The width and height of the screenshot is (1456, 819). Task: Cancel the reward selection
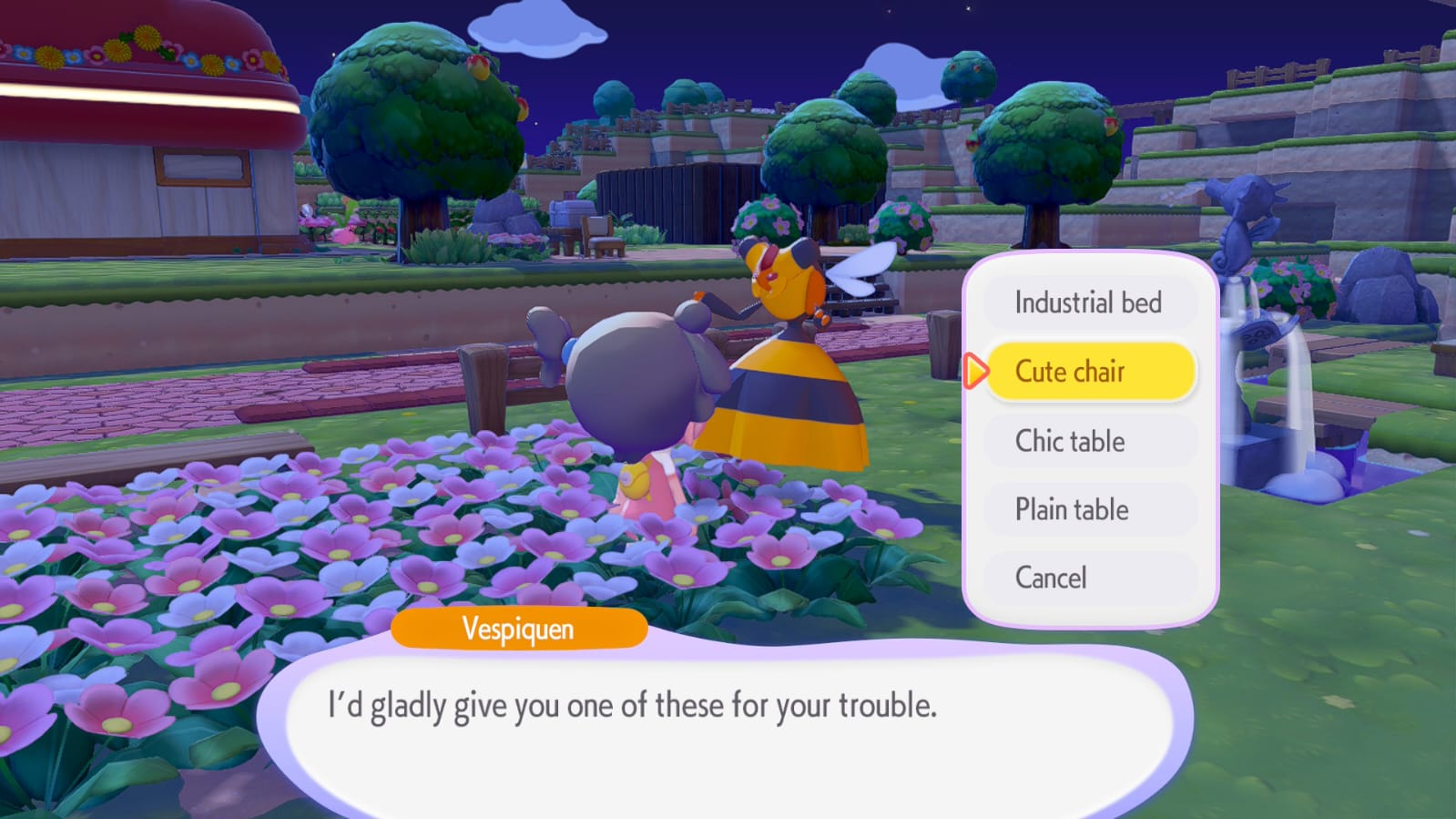(1089, 578)
